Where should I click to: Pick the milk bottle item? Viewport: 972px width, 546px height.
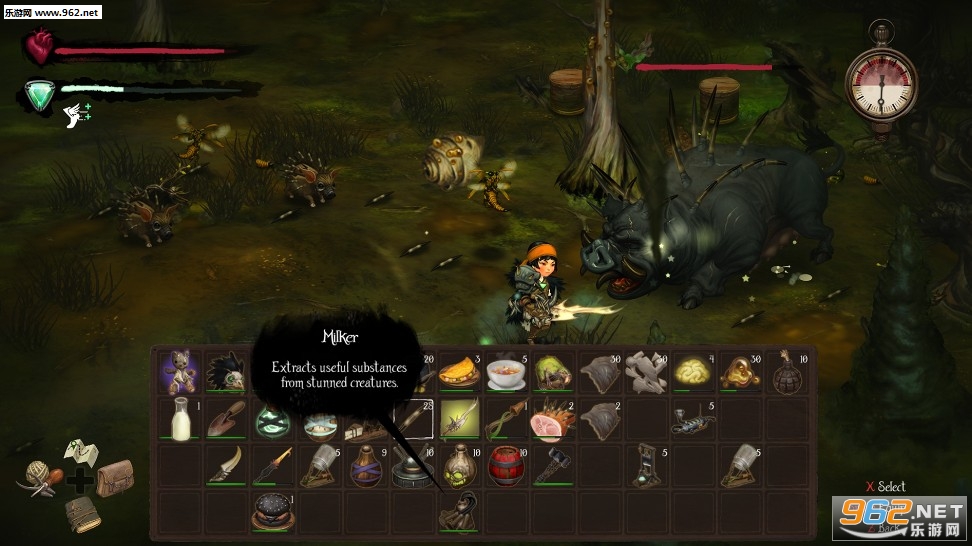(179, 419)
